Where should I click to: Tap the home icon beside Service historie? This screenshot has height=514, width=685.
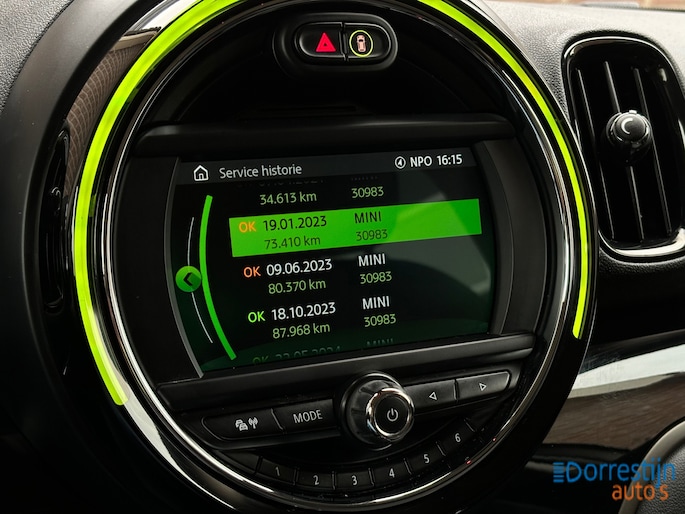click(x=203, y=172)
